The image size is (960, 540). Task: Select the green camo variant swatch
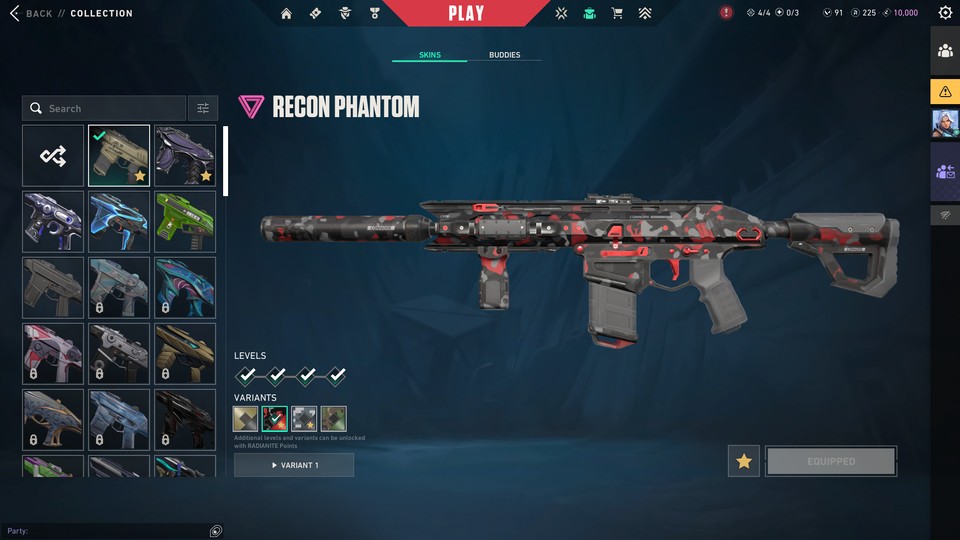coord(333,419)
